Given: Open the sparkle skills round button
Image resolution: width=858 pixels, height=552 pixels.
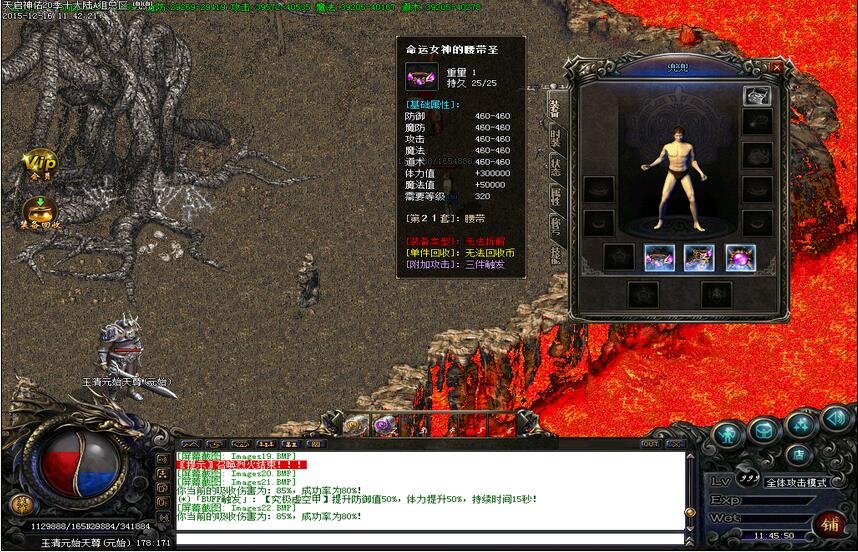Looking at the screenshot, I should (800, 425).
